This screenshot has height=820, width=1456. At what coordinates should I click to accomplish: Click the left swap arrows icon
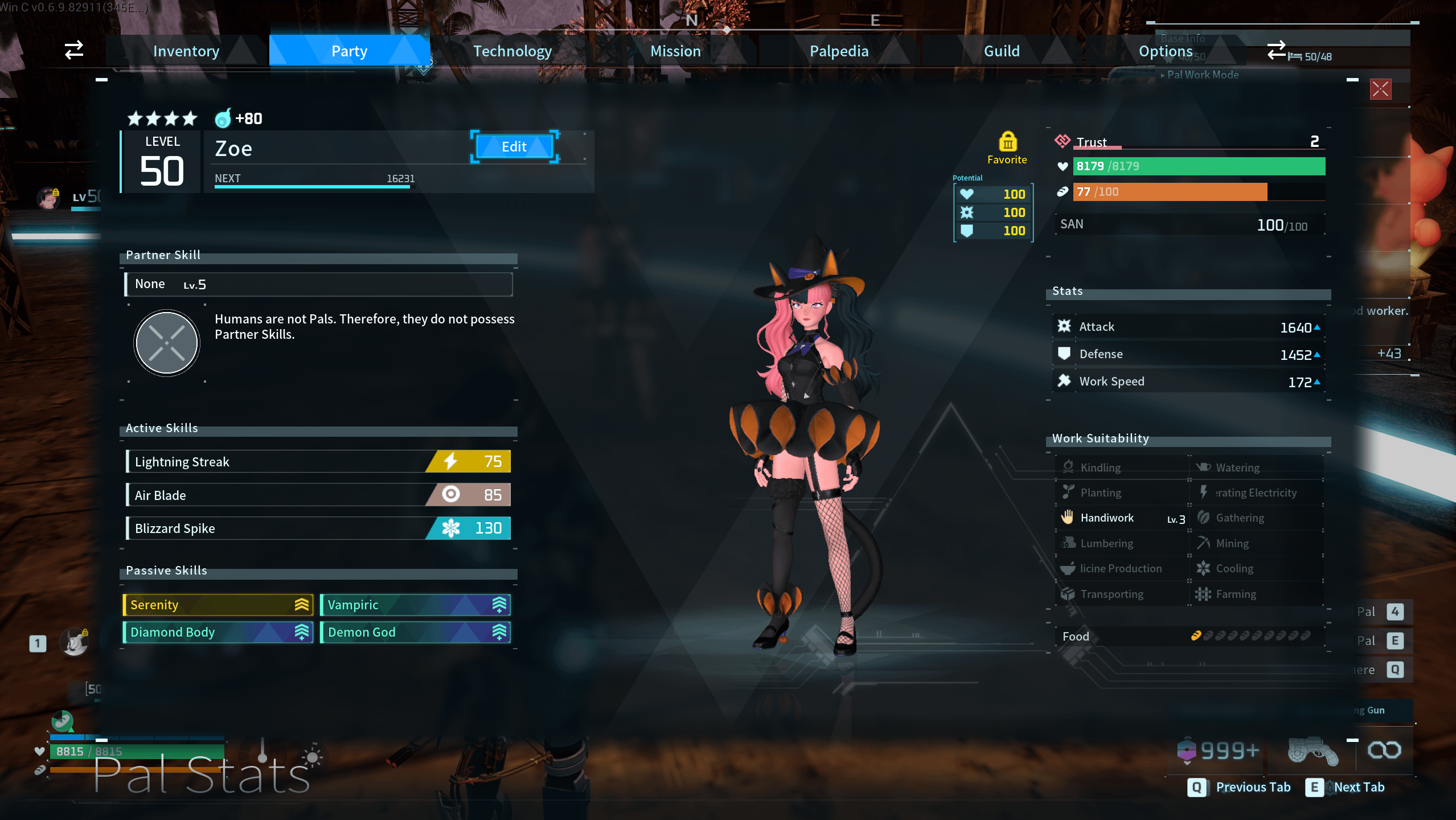pyautogui.click(x=74, y=50)
